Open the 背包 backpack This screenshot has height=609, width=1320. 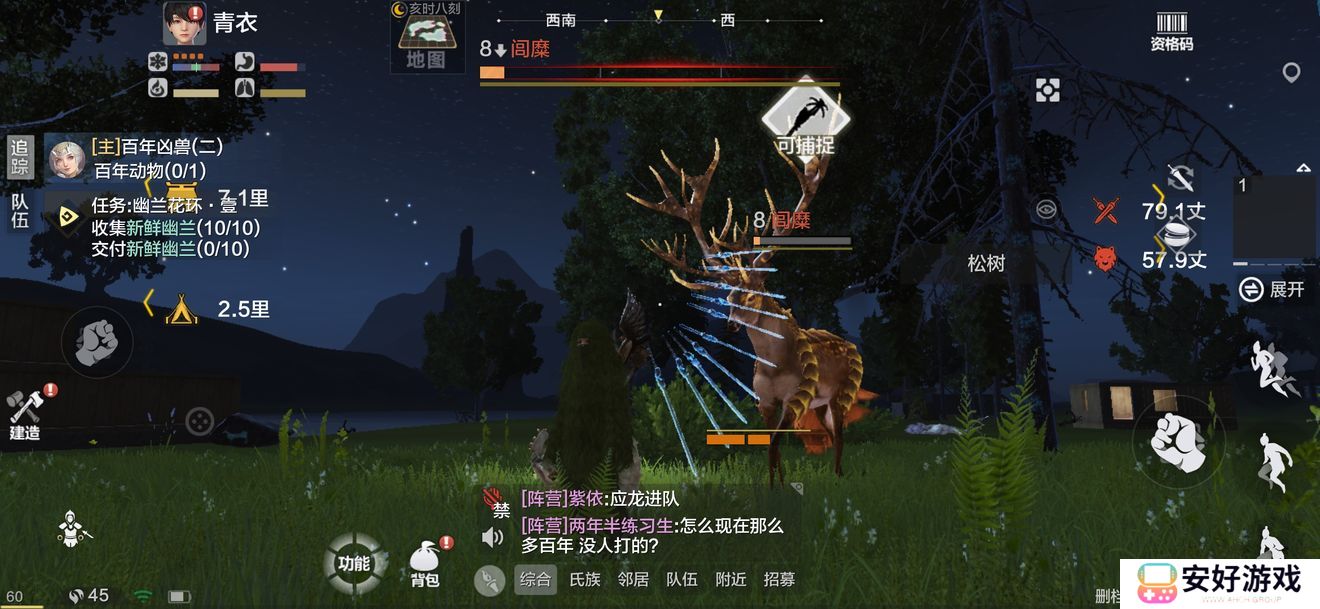[x=425, y=565]
